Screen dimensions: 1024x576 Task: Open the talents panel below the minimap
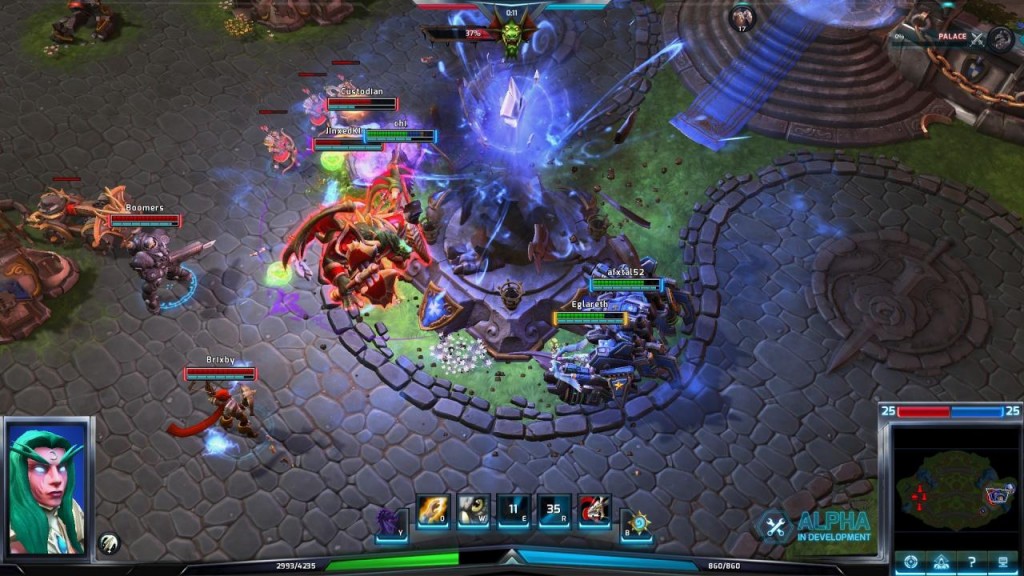pos(940,561)
